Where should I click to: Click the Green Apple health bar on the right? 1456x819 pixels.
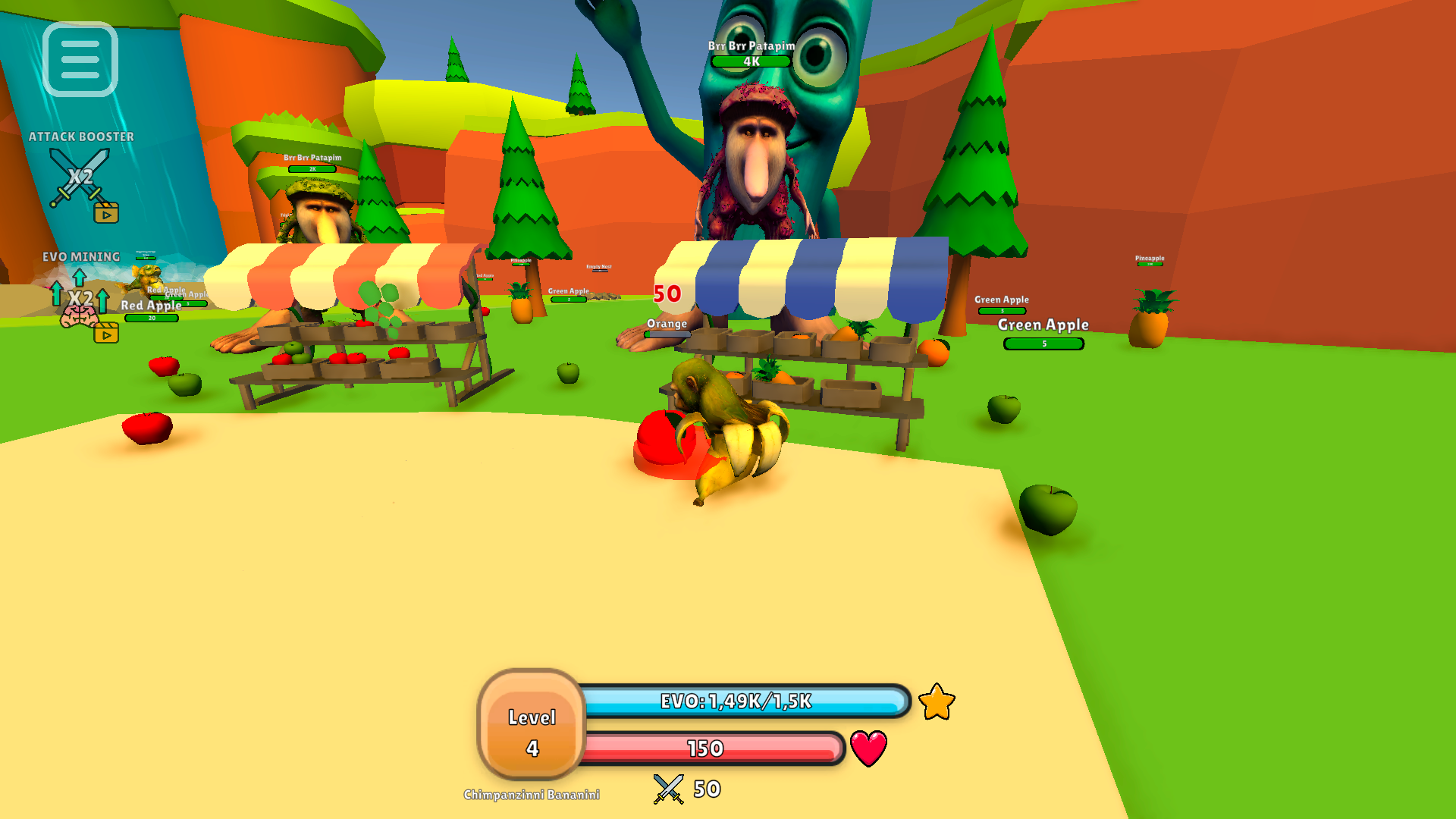coord(1044,343)
